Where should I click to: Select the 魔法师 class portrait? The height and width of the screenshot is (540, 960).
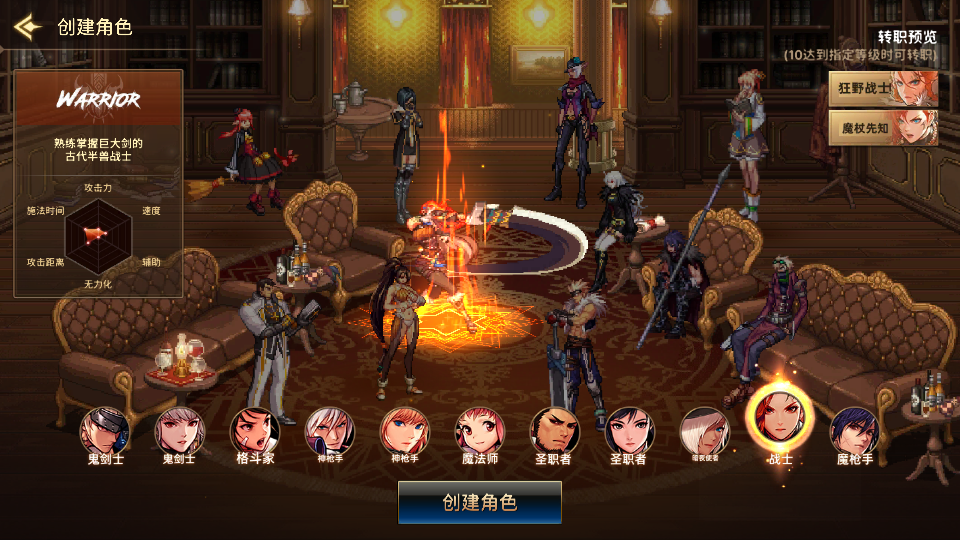point(479,431)
